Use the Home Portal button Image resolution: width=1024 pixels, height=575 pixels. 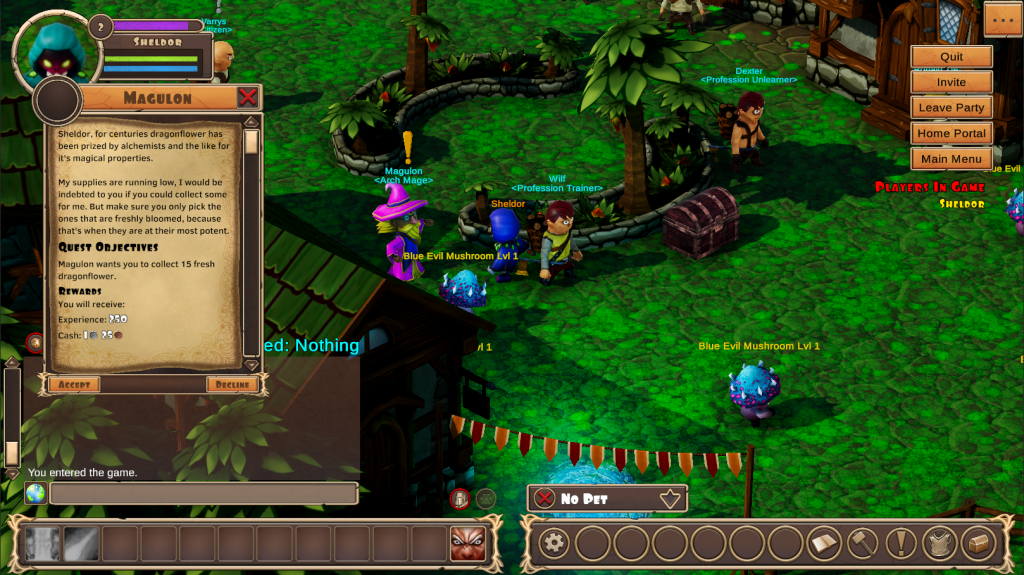click(951, 133)
